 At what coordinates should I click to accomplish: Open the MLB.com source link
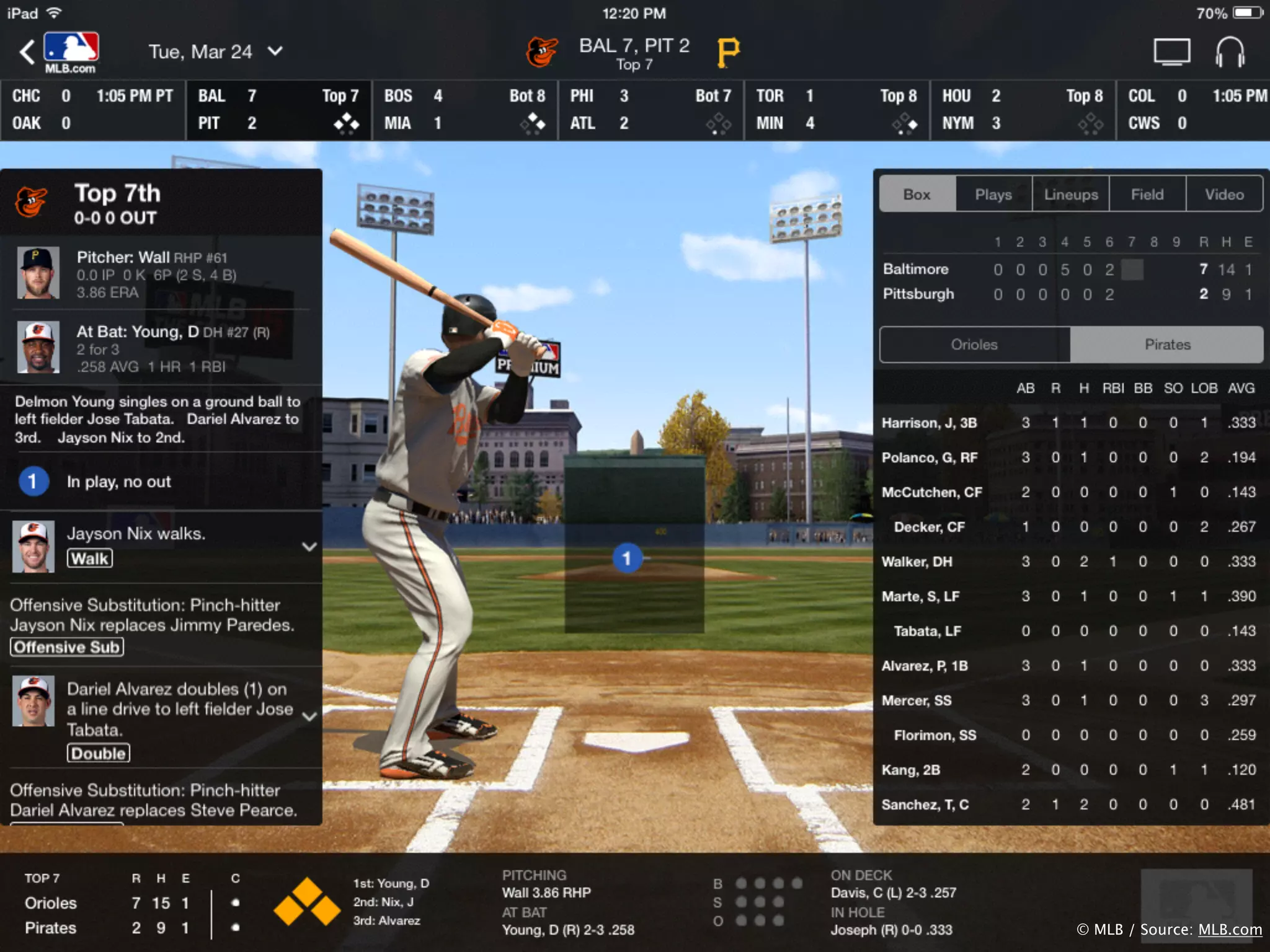pyautogui.click(x=1230, y=930)
